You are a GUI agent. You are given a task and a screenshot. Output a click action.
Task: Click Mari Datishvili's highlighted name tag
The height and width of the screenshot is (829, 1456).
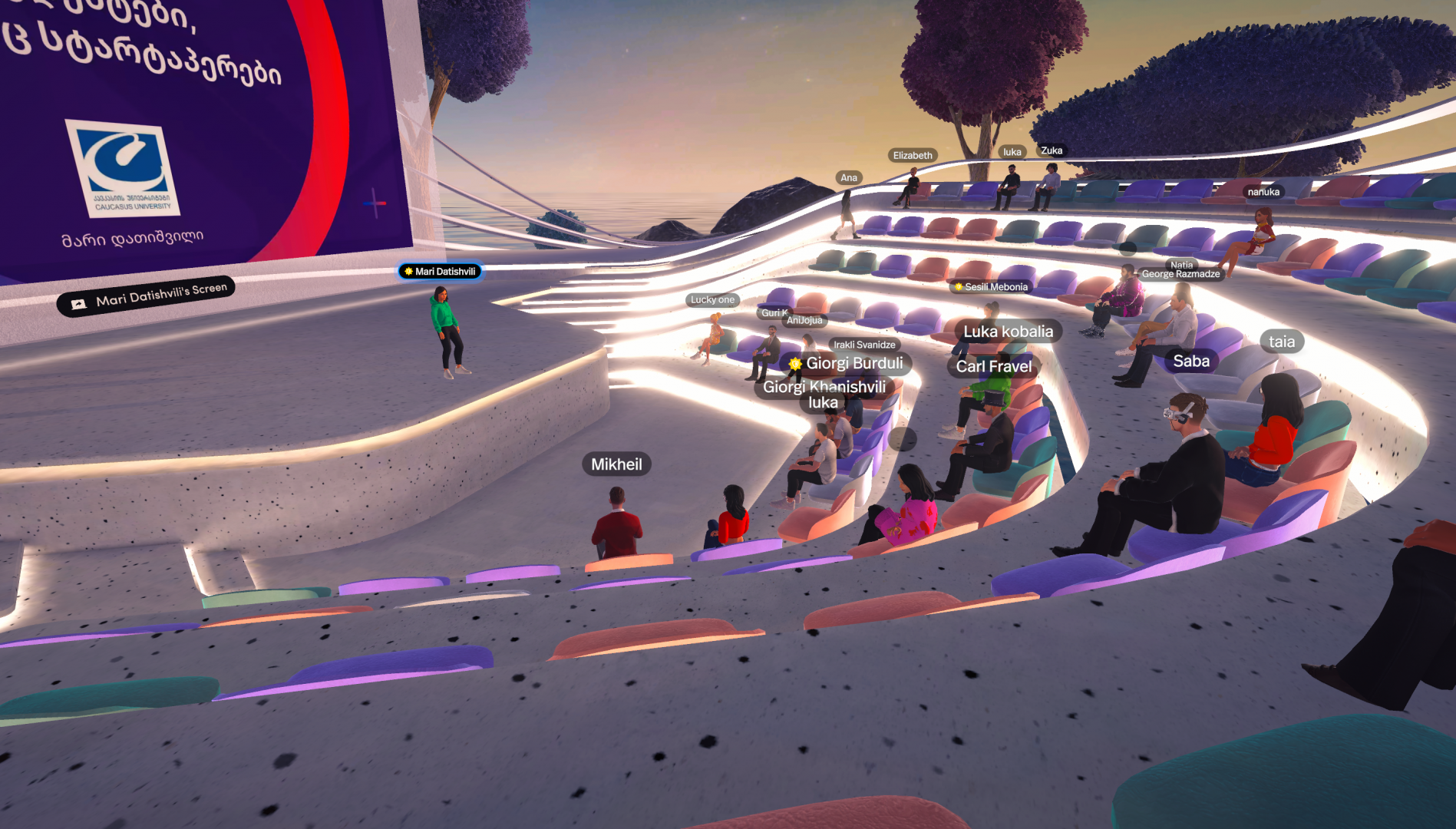pos(441,272)
